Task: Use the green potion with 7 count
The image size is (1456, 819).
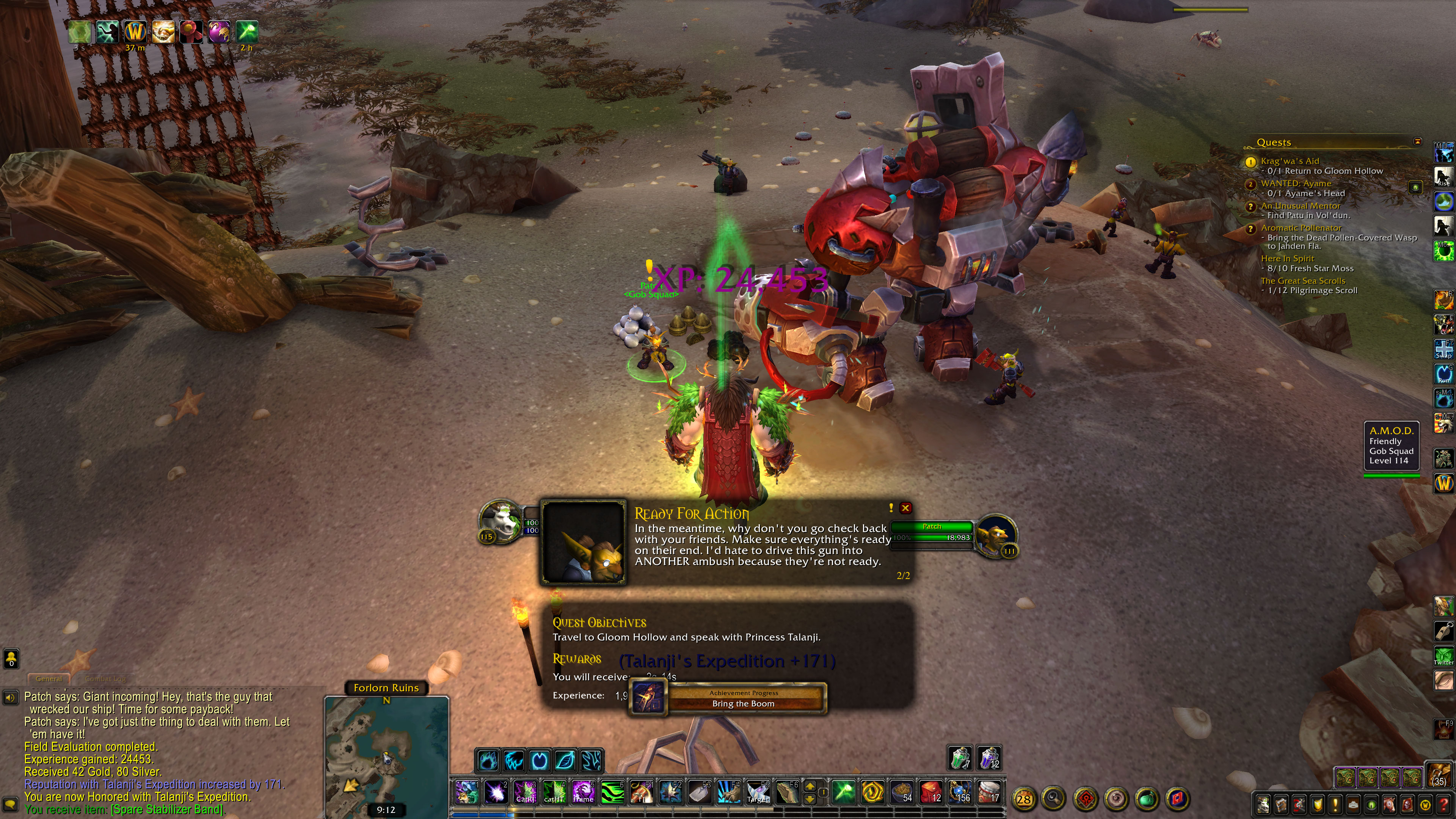Action: click(960, 758)
